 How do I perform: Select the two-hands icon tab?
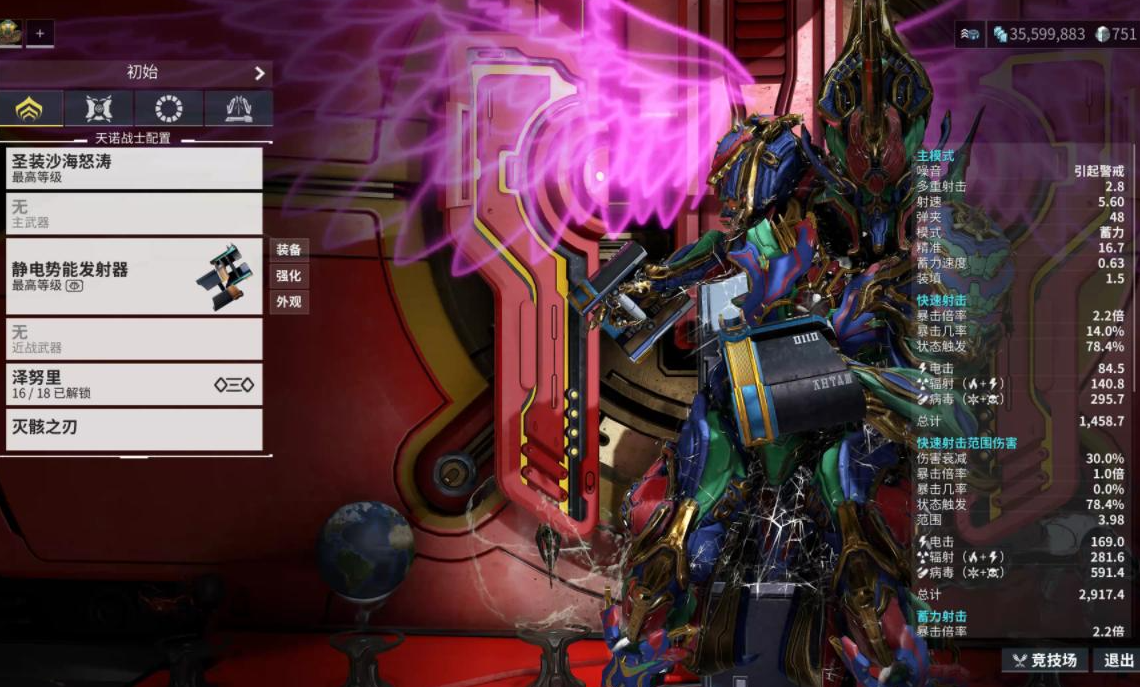pos(238,108)
